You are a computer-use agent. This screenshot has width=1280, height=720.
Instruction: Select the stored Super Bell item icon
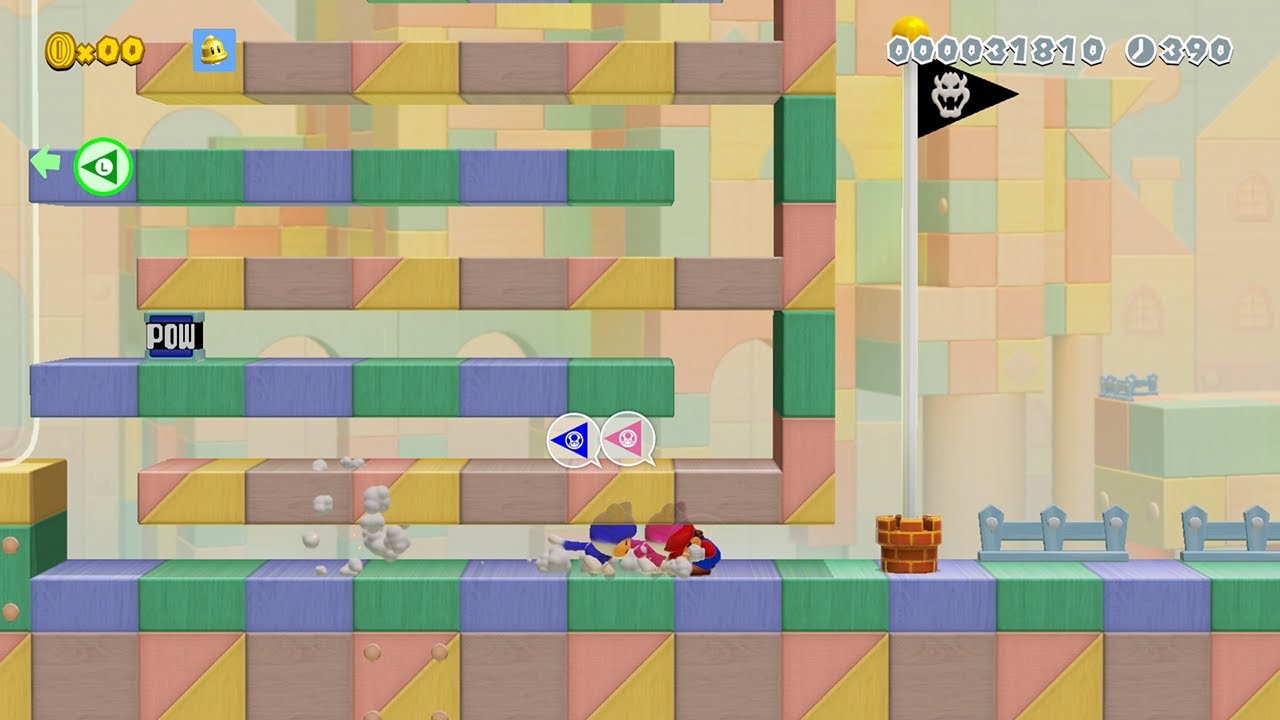(x=214, y=50)
